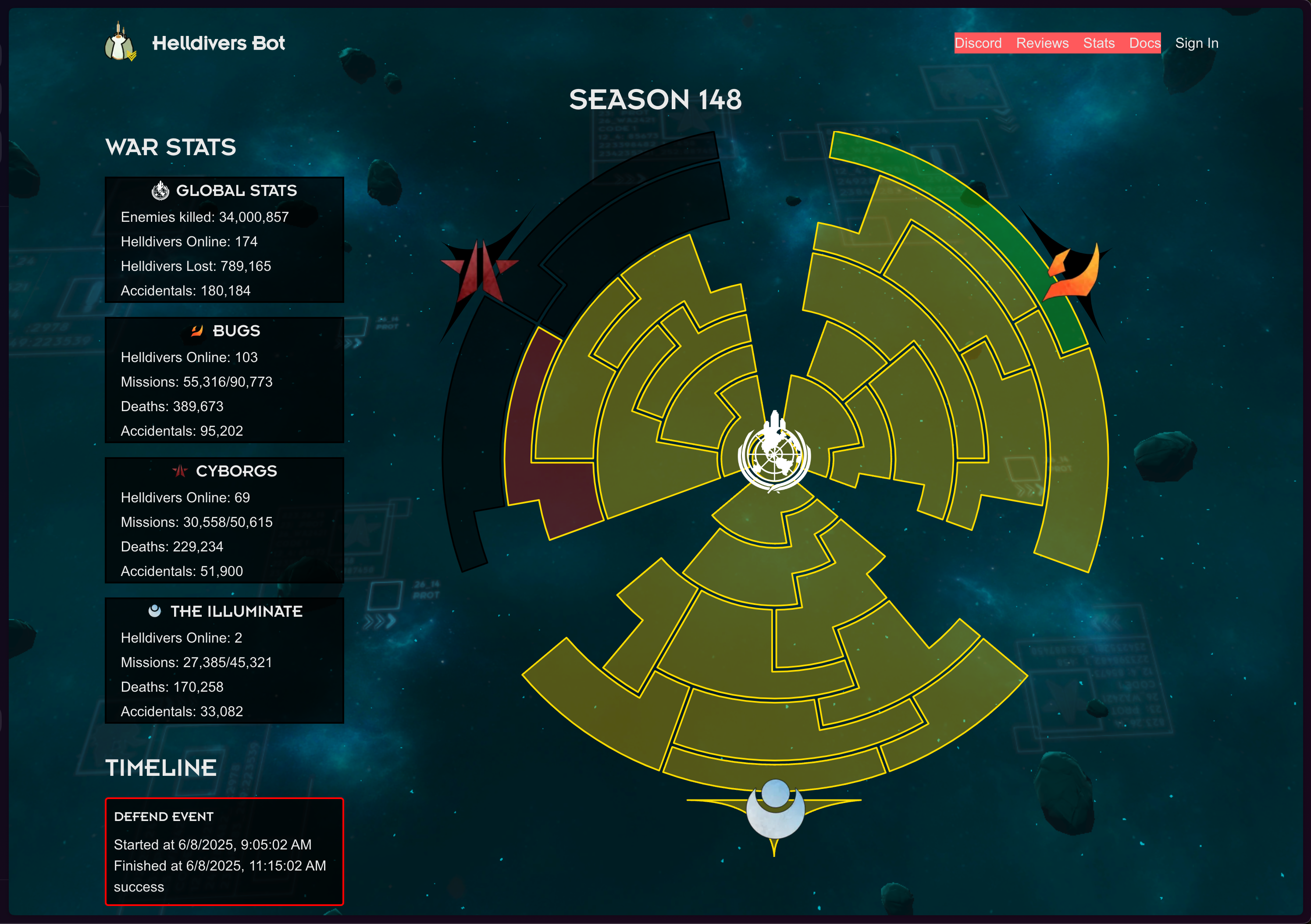Switch to the Stats tab

(x=1099, y=43)
